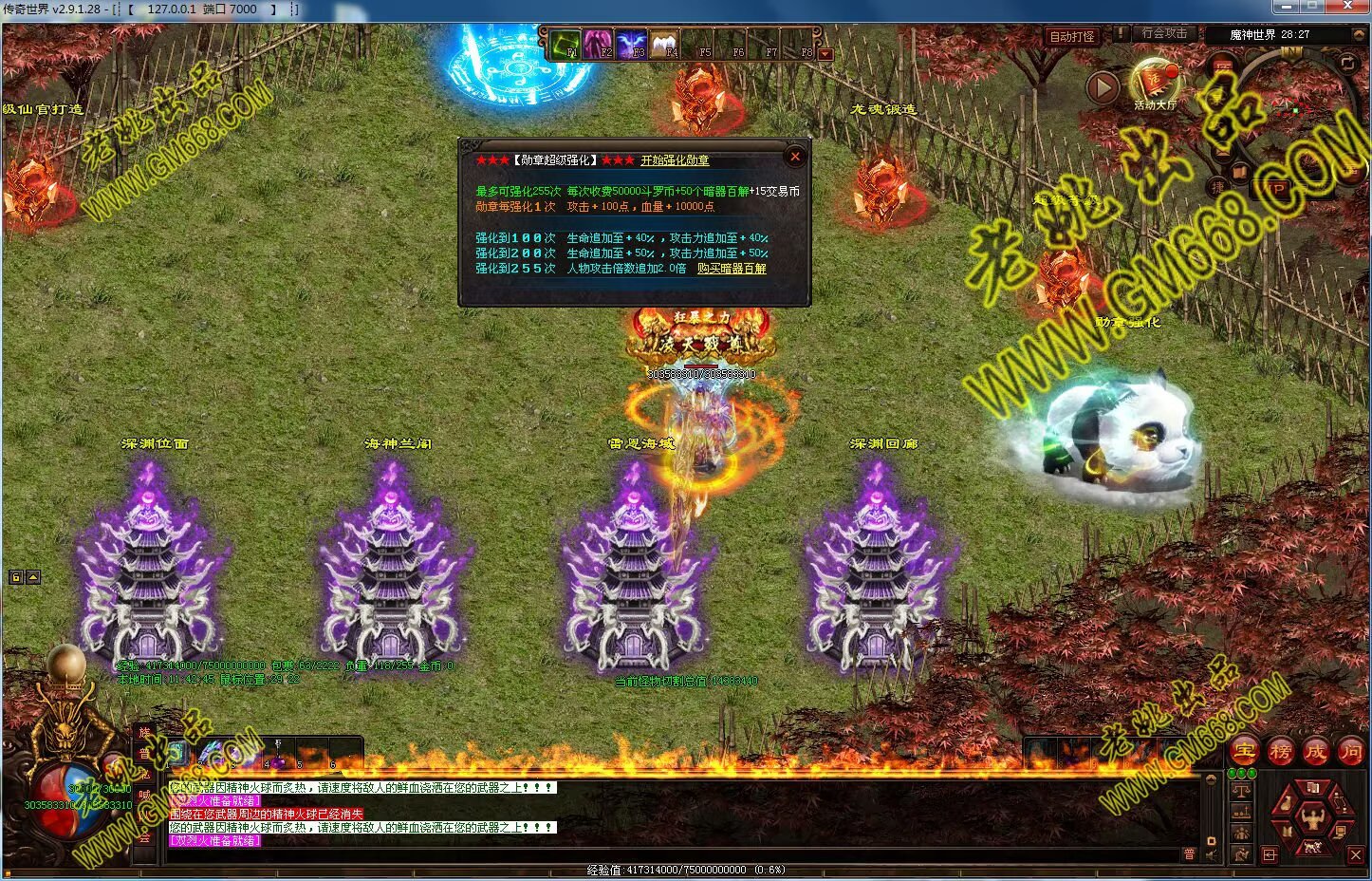Viewport: 1372px width, 881px height.
Task: Activate the F2 purple skill slot
Action: (598, 44)
